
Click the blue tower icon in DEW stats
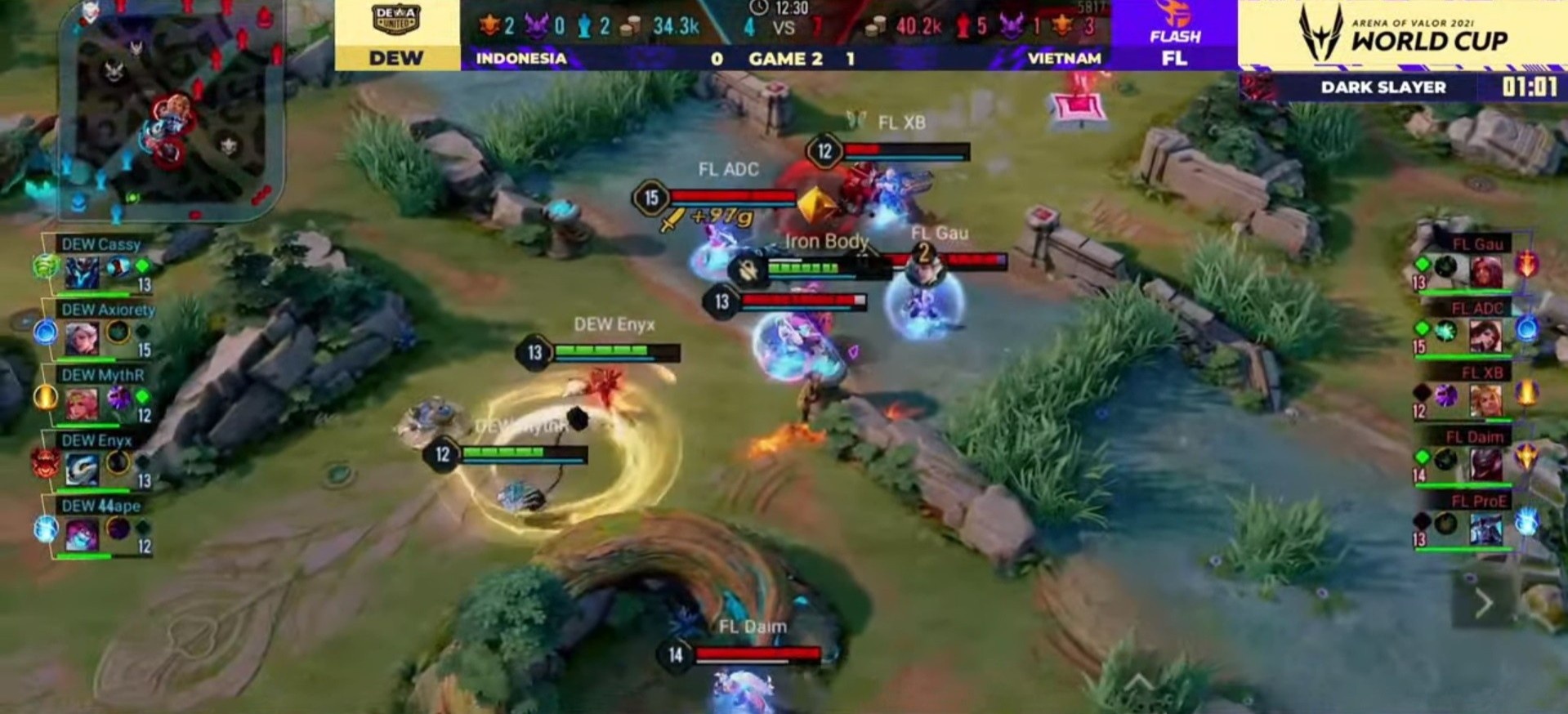coord(583,25)
